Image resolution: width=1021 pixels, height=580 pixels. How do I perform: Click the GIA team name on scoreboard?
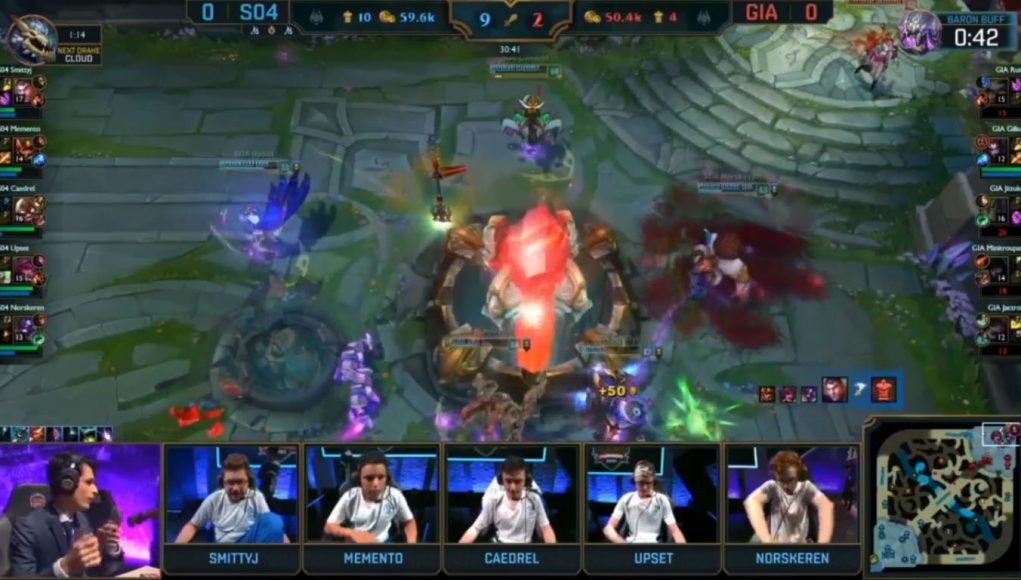pyautogui.click(x=757, y=13)
